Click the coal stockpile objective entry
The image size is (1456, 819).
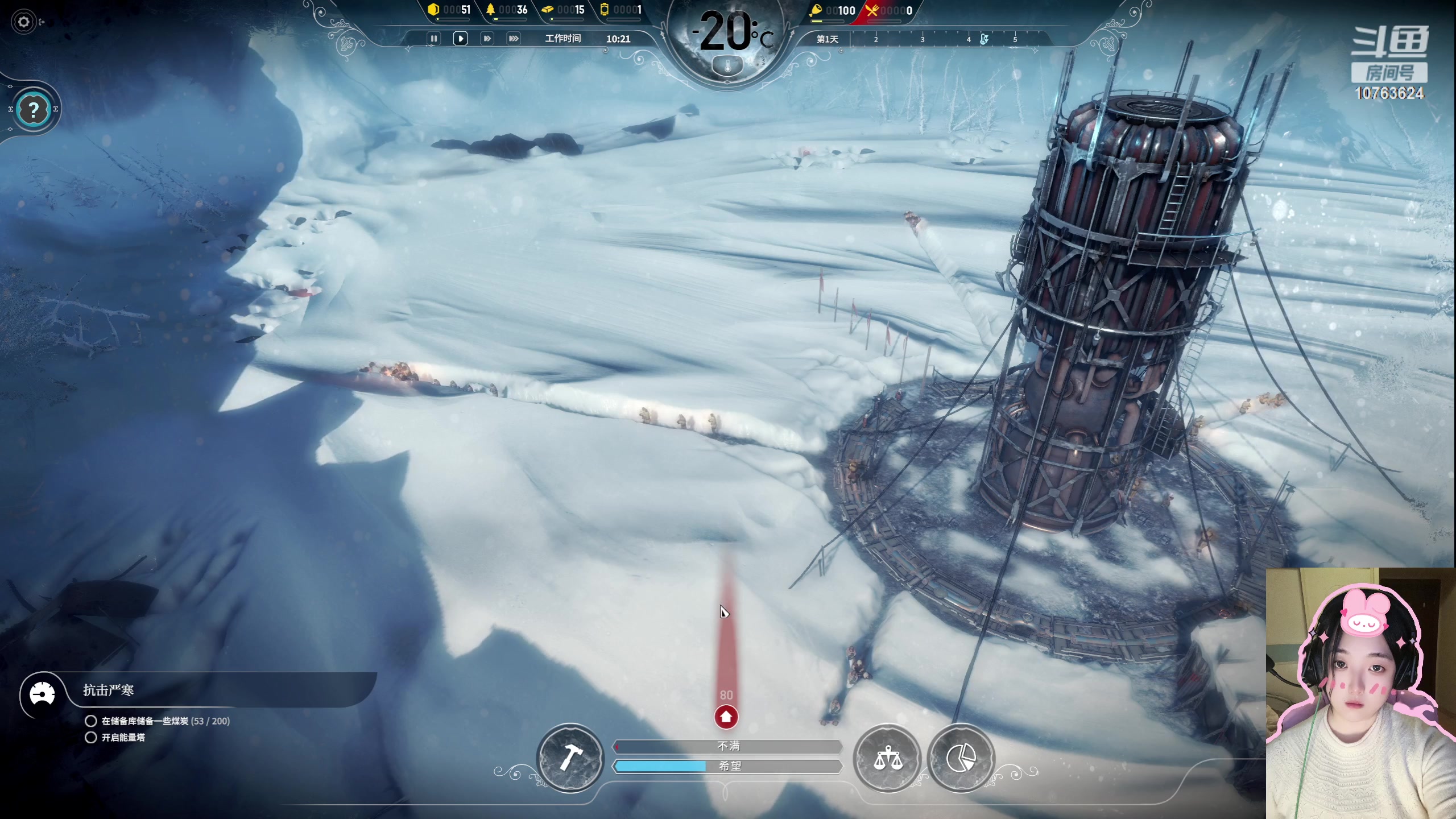165,721
